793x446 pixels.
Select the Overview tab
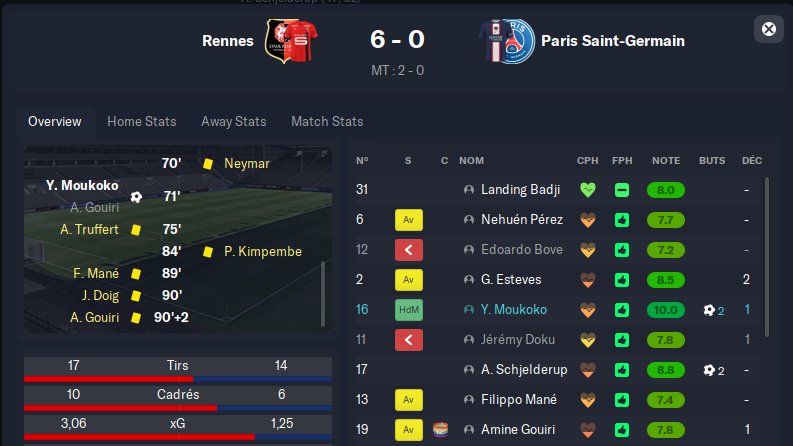pos(55,122)
